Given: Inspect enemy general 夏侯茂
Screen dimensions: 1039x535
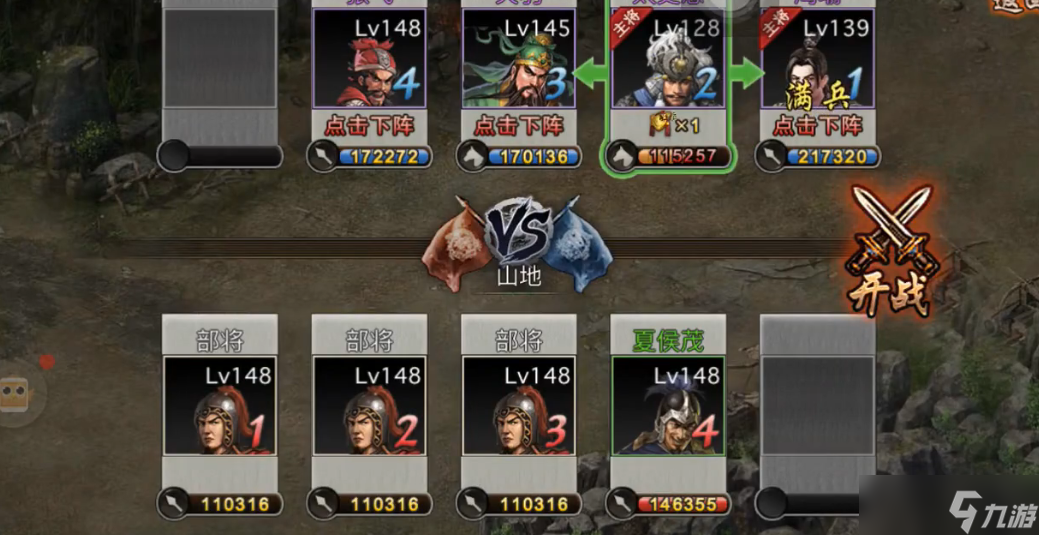Looking at the screenshot, I should click(x=667, y=405).
